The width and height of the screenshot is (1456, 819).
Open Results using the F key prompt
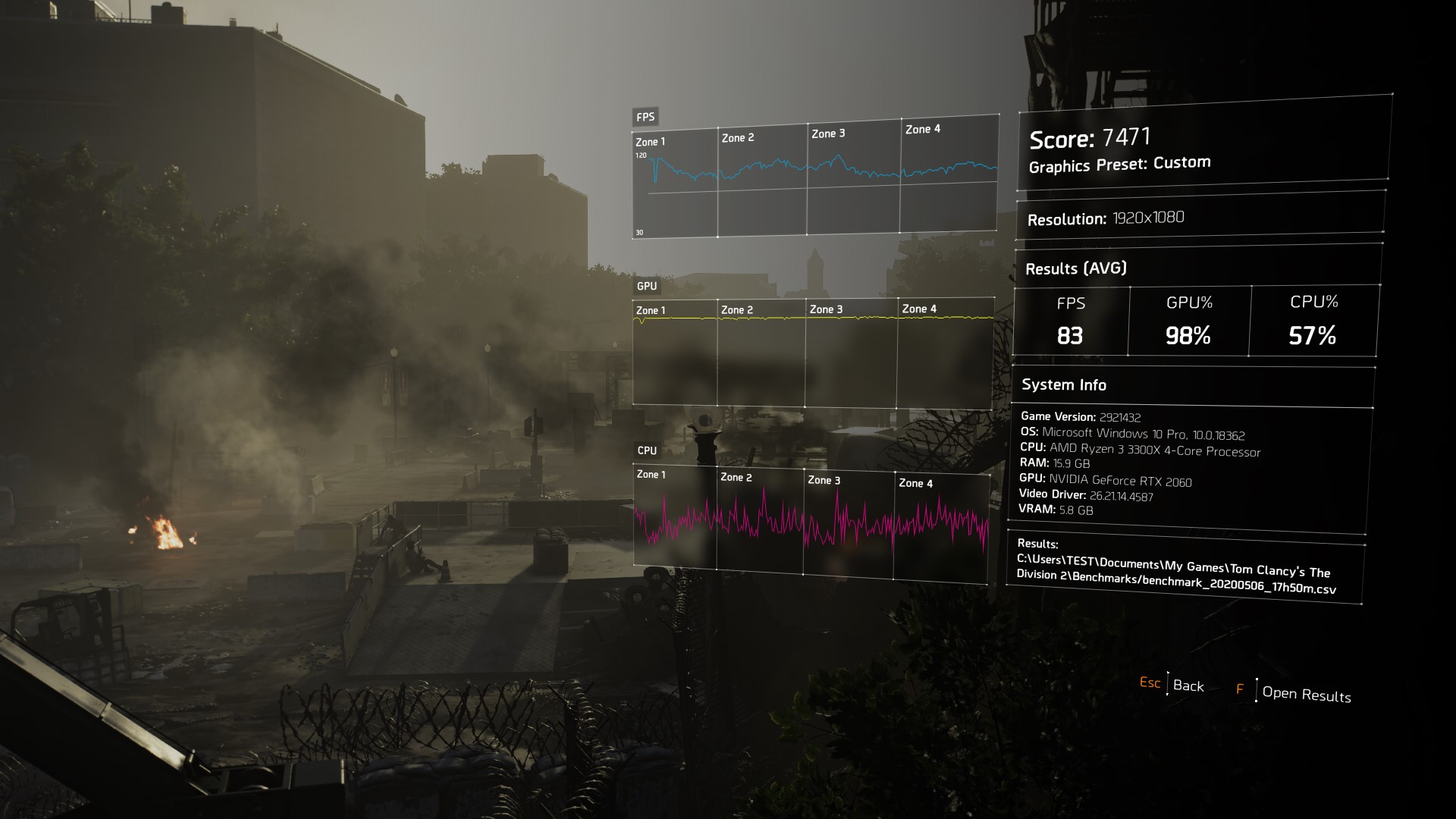[1307, 695]
